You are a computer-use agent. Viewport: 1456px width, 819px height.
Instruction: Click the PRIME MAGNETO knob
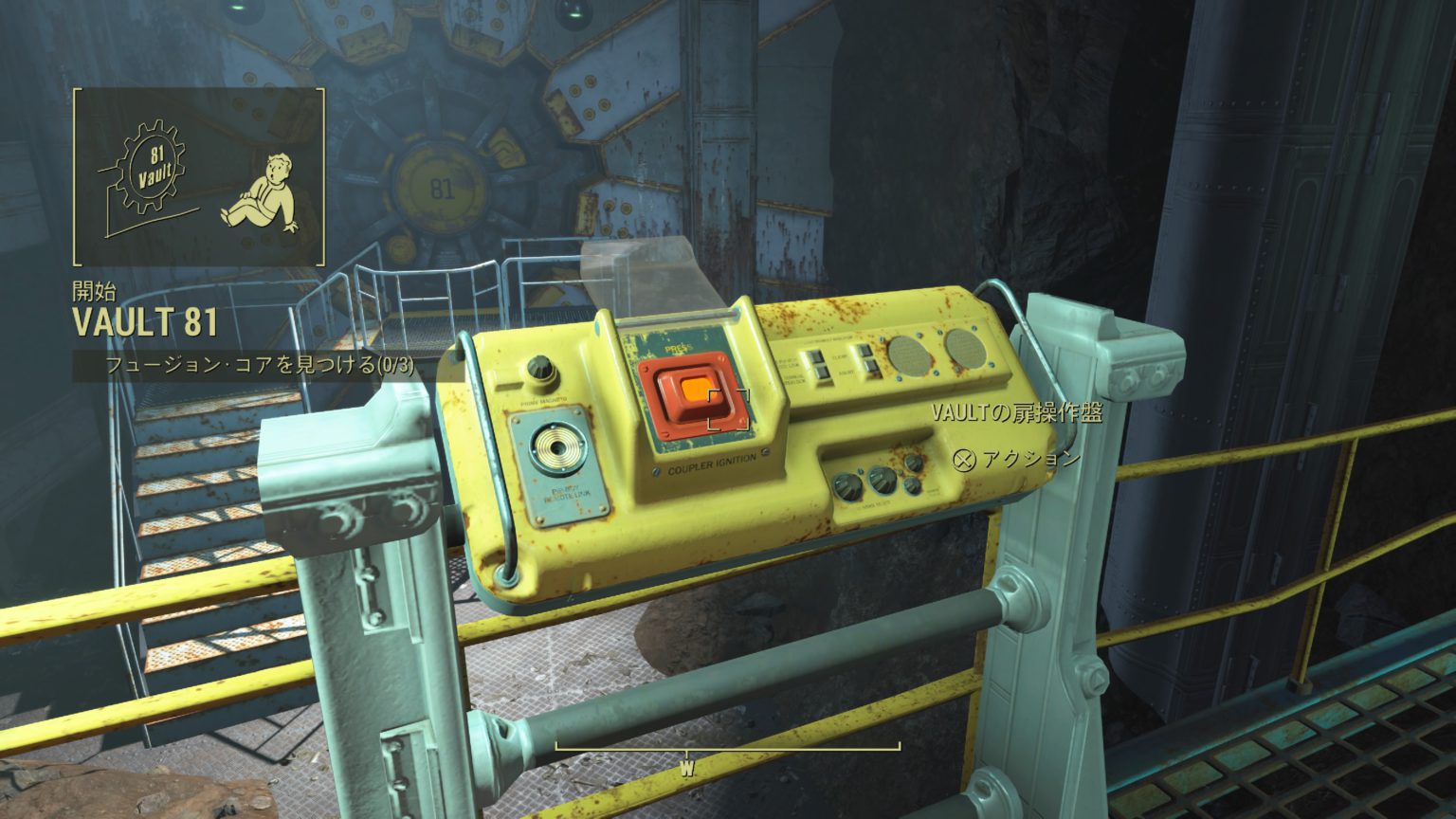pyautogui.click(x=540, y=368)
